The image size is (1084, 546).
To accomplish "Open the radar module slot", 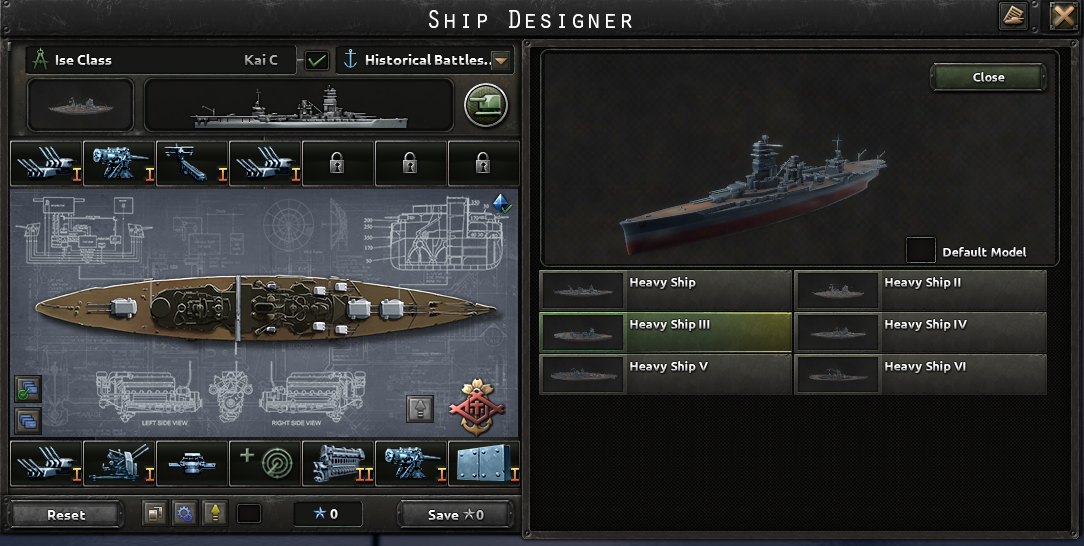I will pyautogui.click(x=264, y=463).
